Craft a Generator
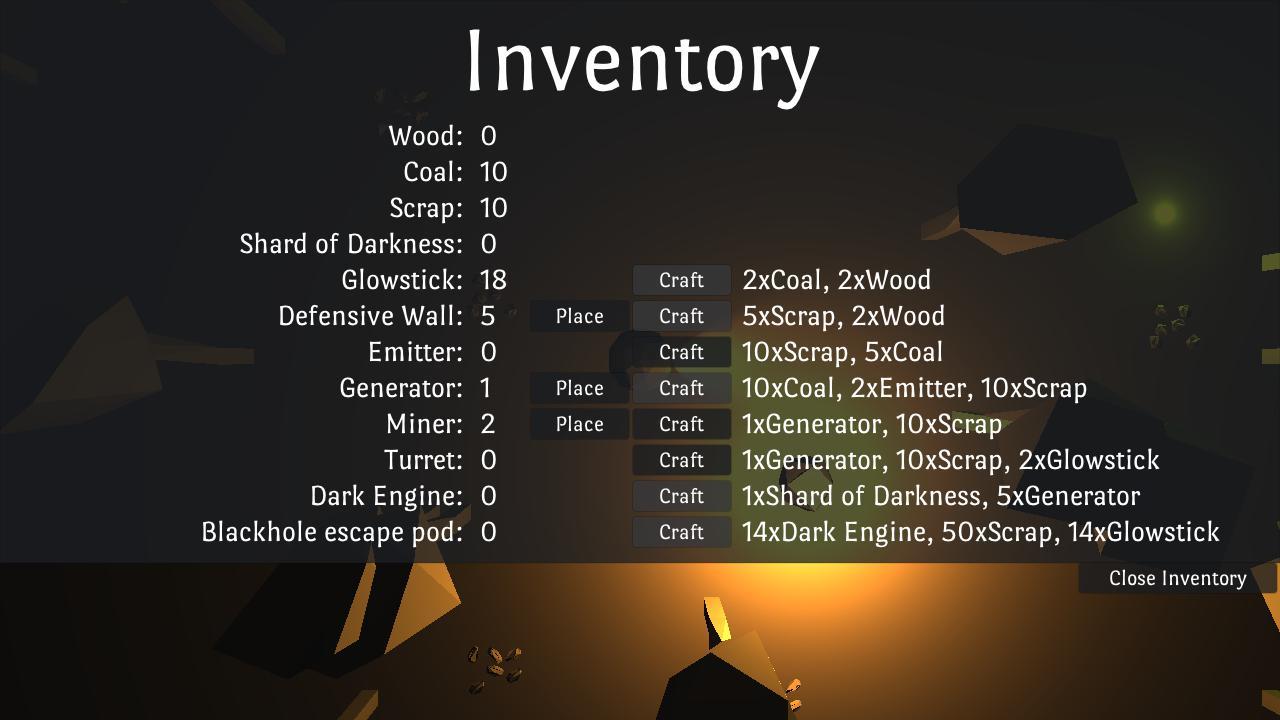Screen dimensions: 1280x720 (x=681, y=388)
